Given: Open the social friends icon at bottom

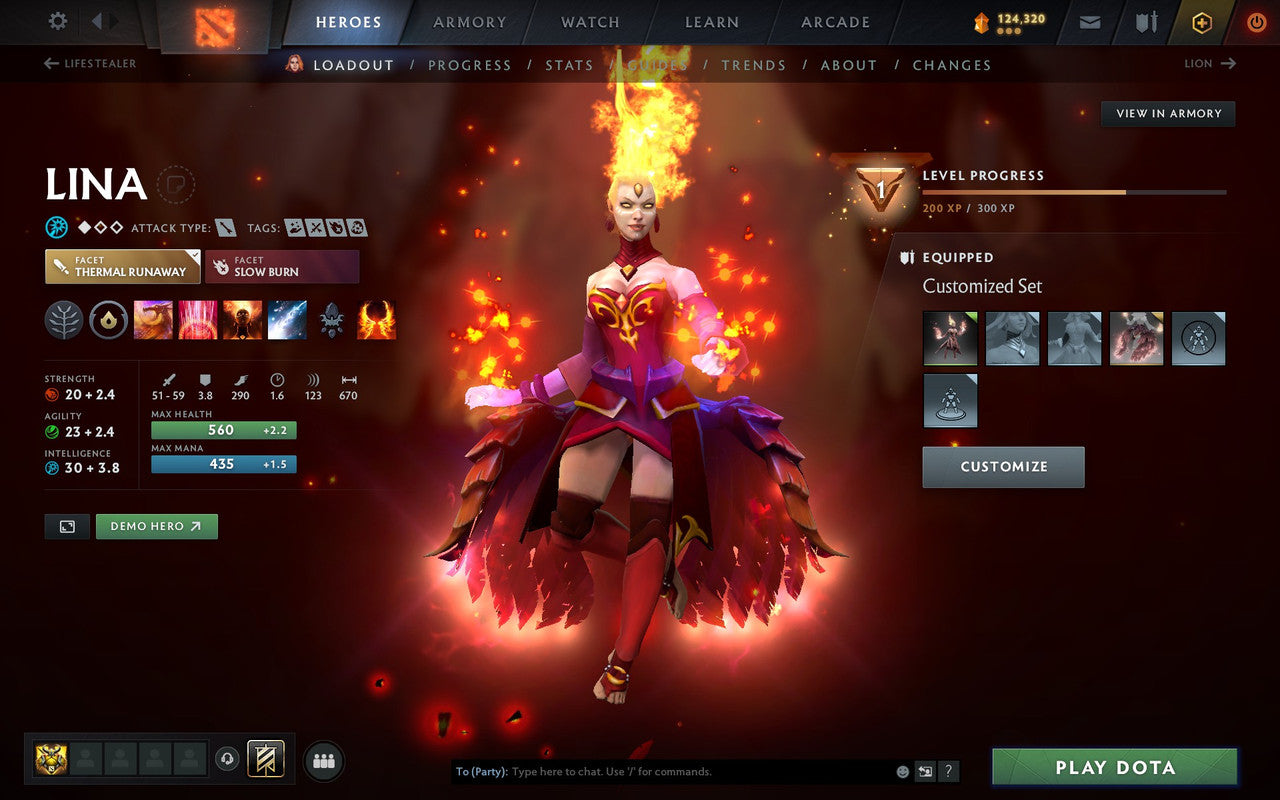Looking at the screenshot, I should (324, 759).
